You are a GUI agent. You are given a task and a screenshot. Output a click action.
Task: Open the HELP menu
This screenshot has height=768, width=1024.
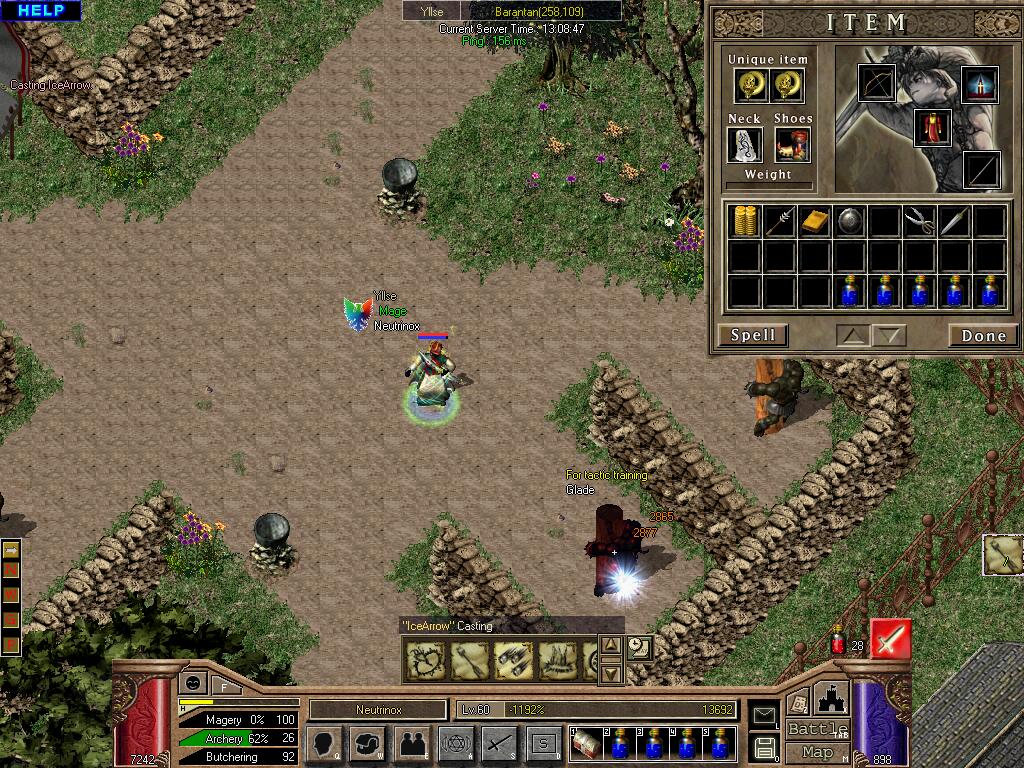pyautogui.click(x=40, y=11)
